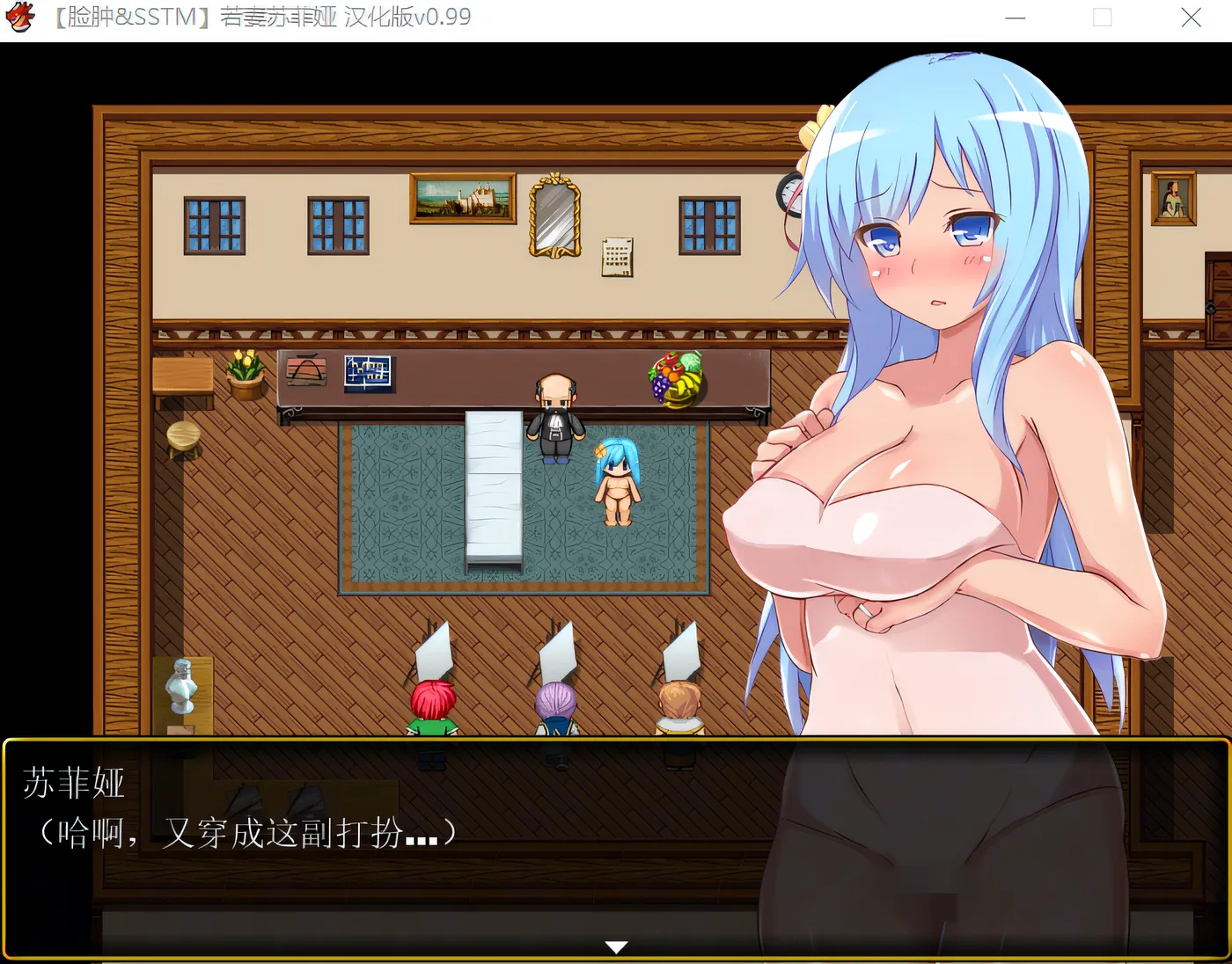Click the dialogue continue arrow to advance
Viewport: 1232px width, 964px height.
[x=616, y=946]
